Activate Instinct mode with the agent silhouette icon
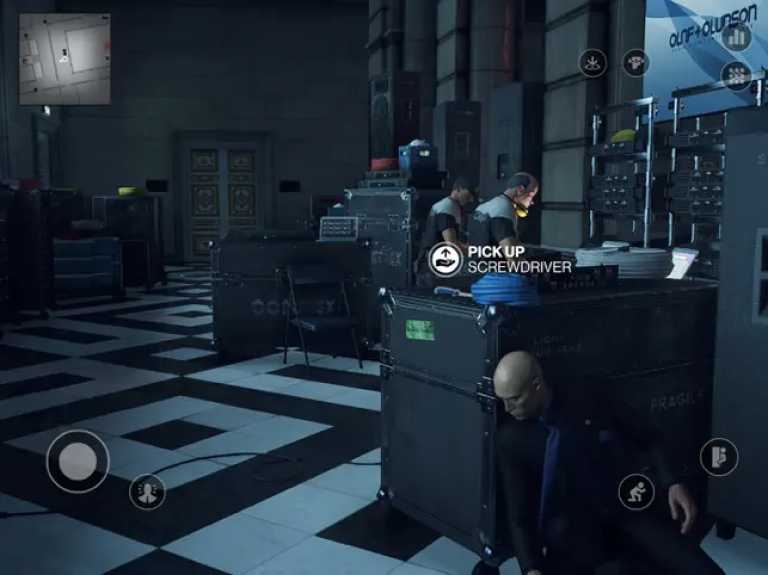The image size is (768, 575). tap(147, 491)
